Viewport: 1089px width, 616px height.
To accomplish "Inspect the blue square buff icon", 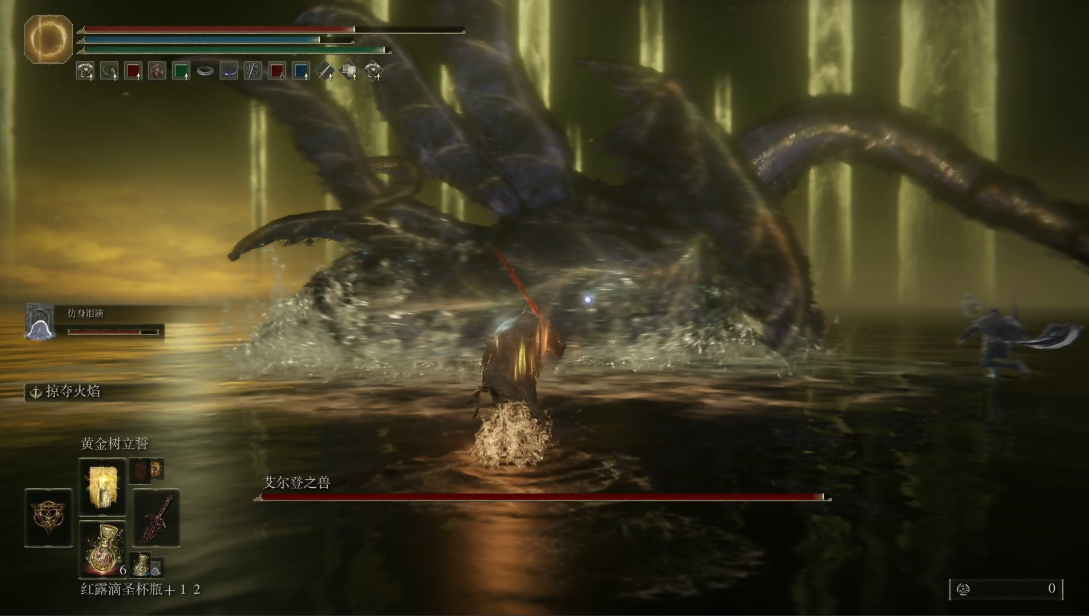I will [301, 71].
